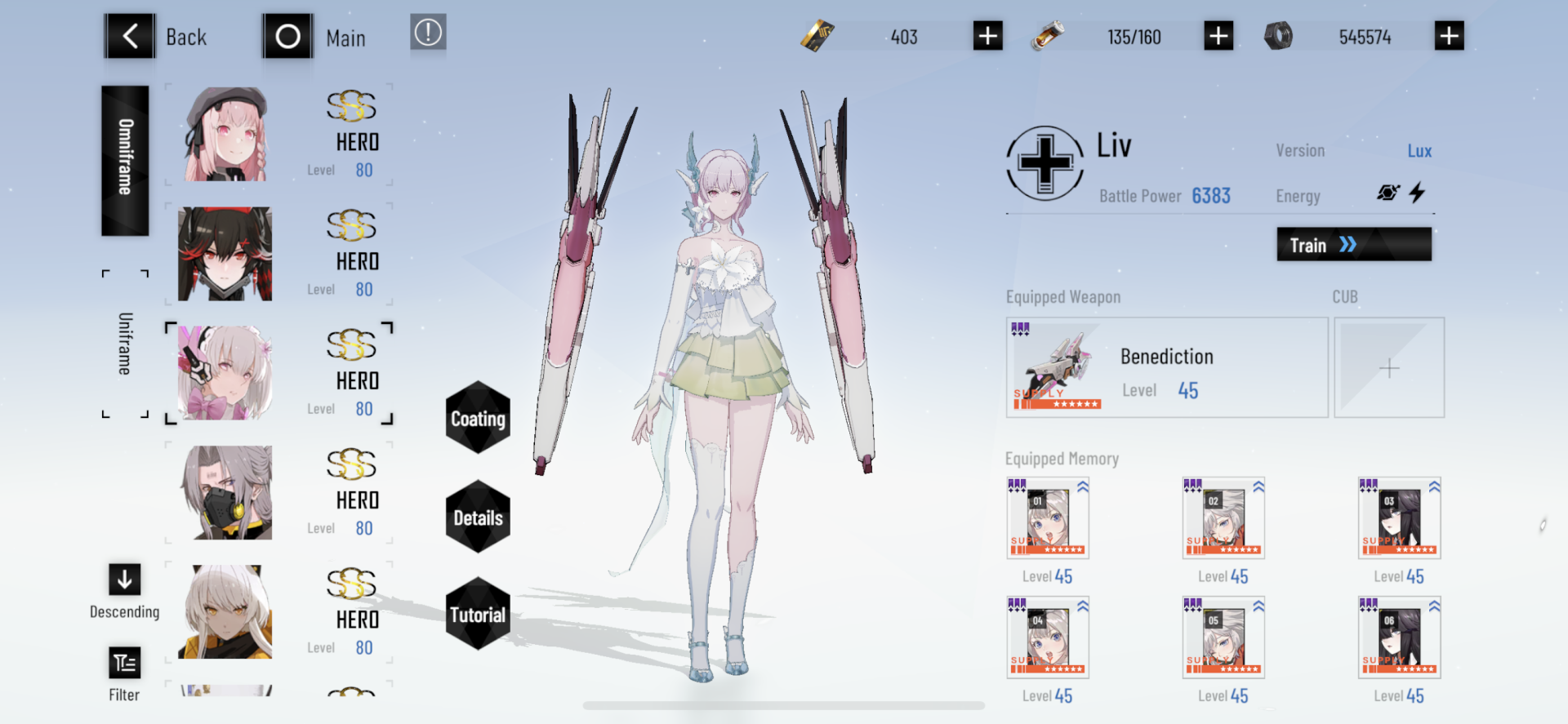Image resolution: width=1568 pixels, height=724 pixels.
Task: Open the notice exclamation icon near Main
Action: [428, 34]
